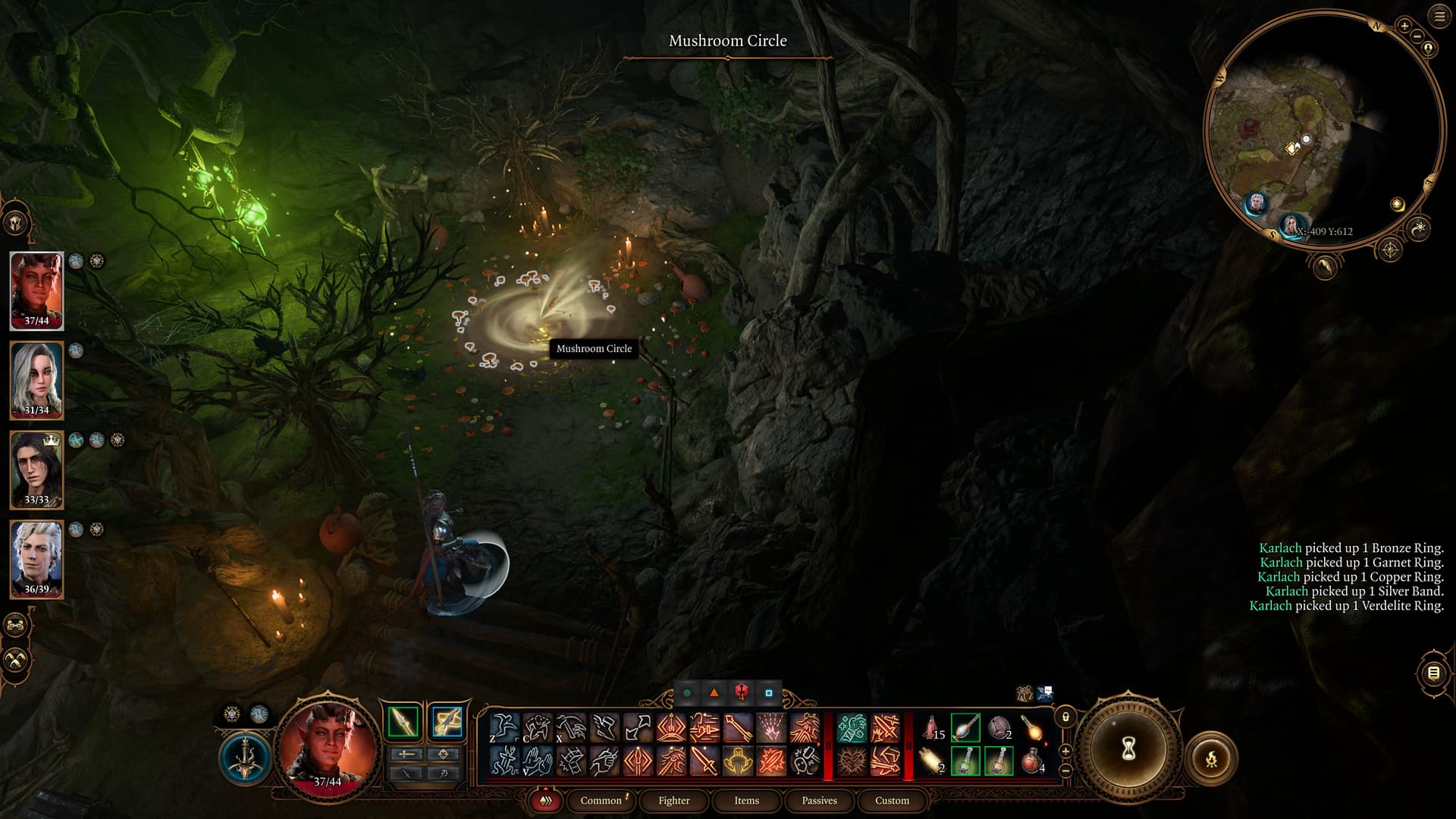This screenshot has height=819, width=1456.
Task: Select the crowned dark-haired party member portrait
Action: (36, 469)
